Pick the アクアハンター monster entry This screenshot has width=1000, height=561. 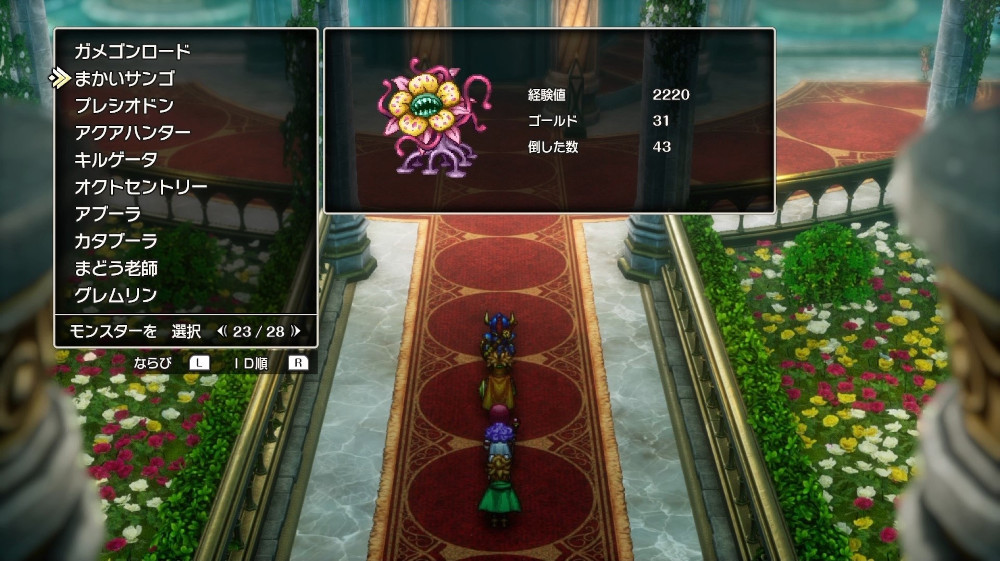(x=132, y=132)
